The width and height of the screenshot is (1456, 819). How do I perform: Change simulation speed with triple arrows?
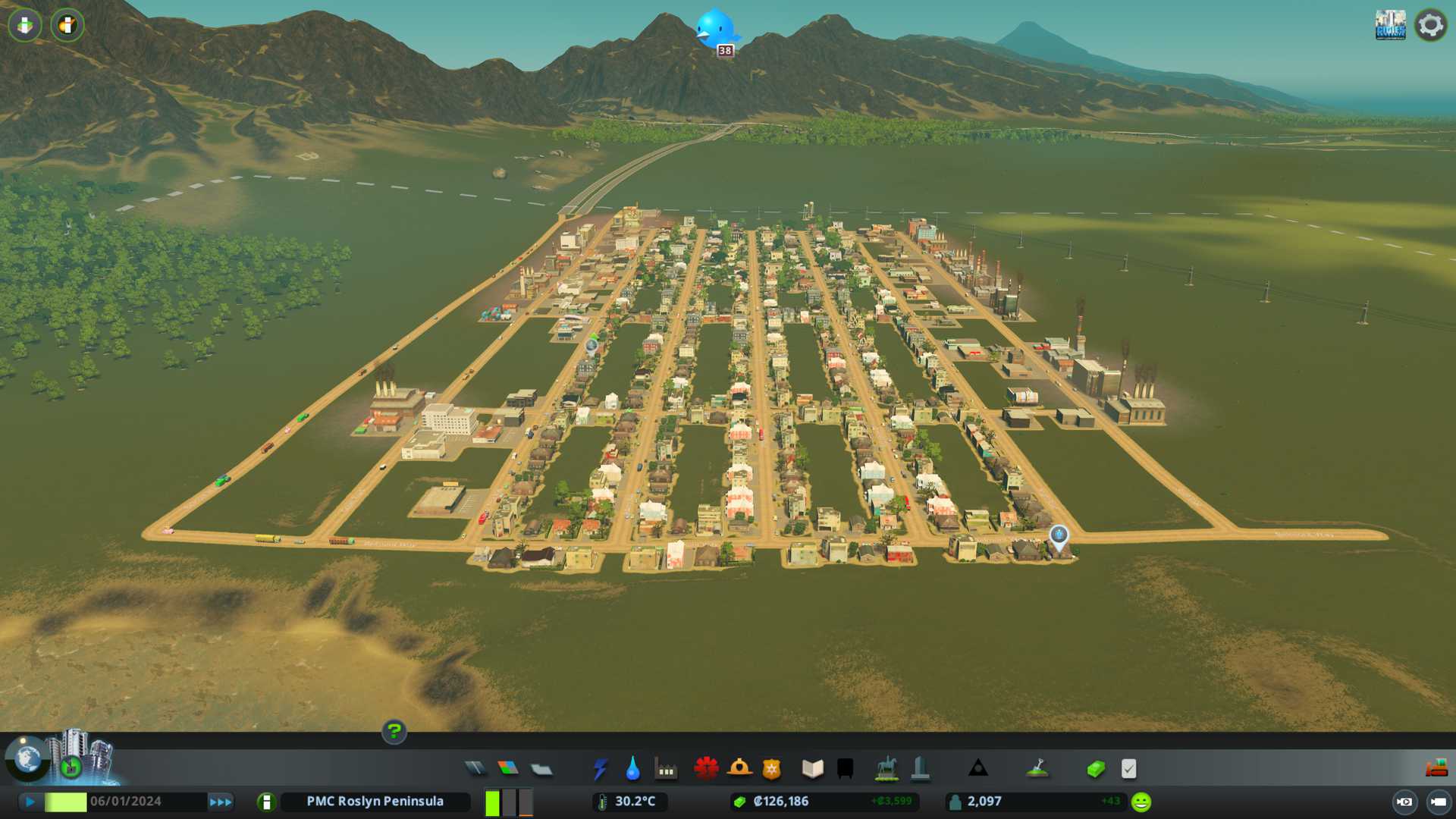(x=220, y=802)
